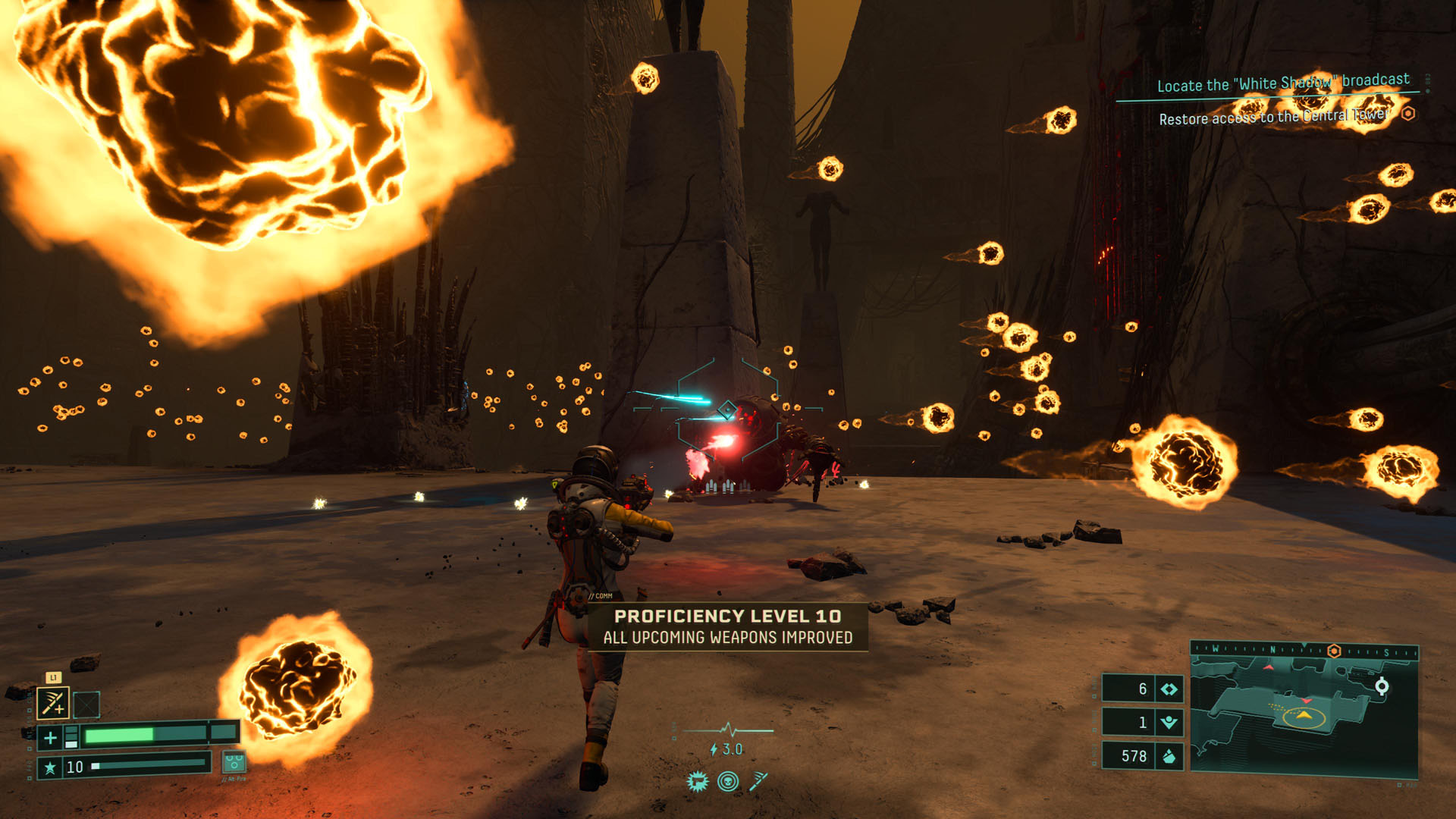Click the diamond resource icon next to the number 6
The image size is (1456, 819).
tap(1169, 688)
